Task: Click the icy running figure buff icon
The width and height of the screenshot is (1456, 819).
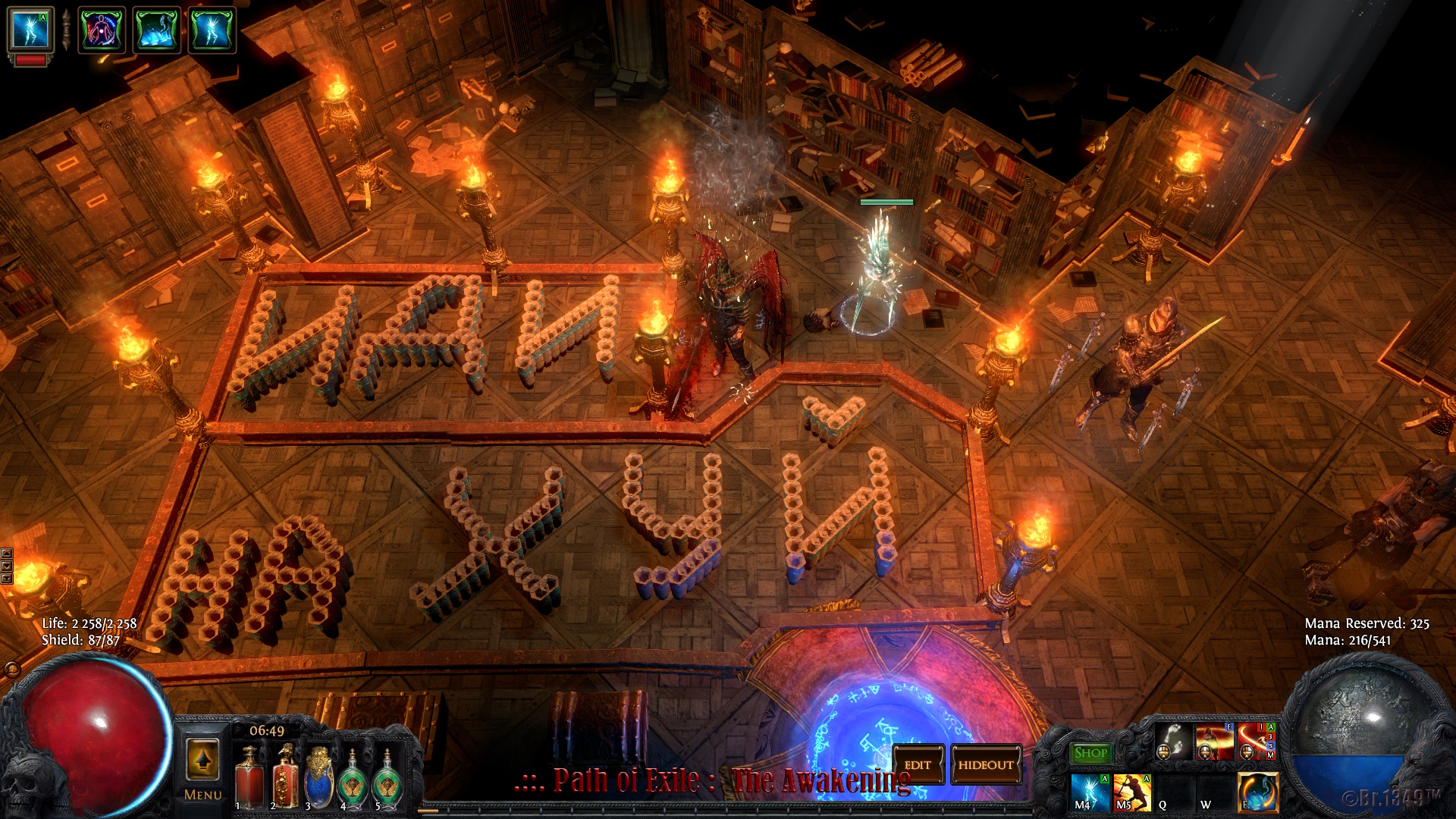Action: click(212, 30)
